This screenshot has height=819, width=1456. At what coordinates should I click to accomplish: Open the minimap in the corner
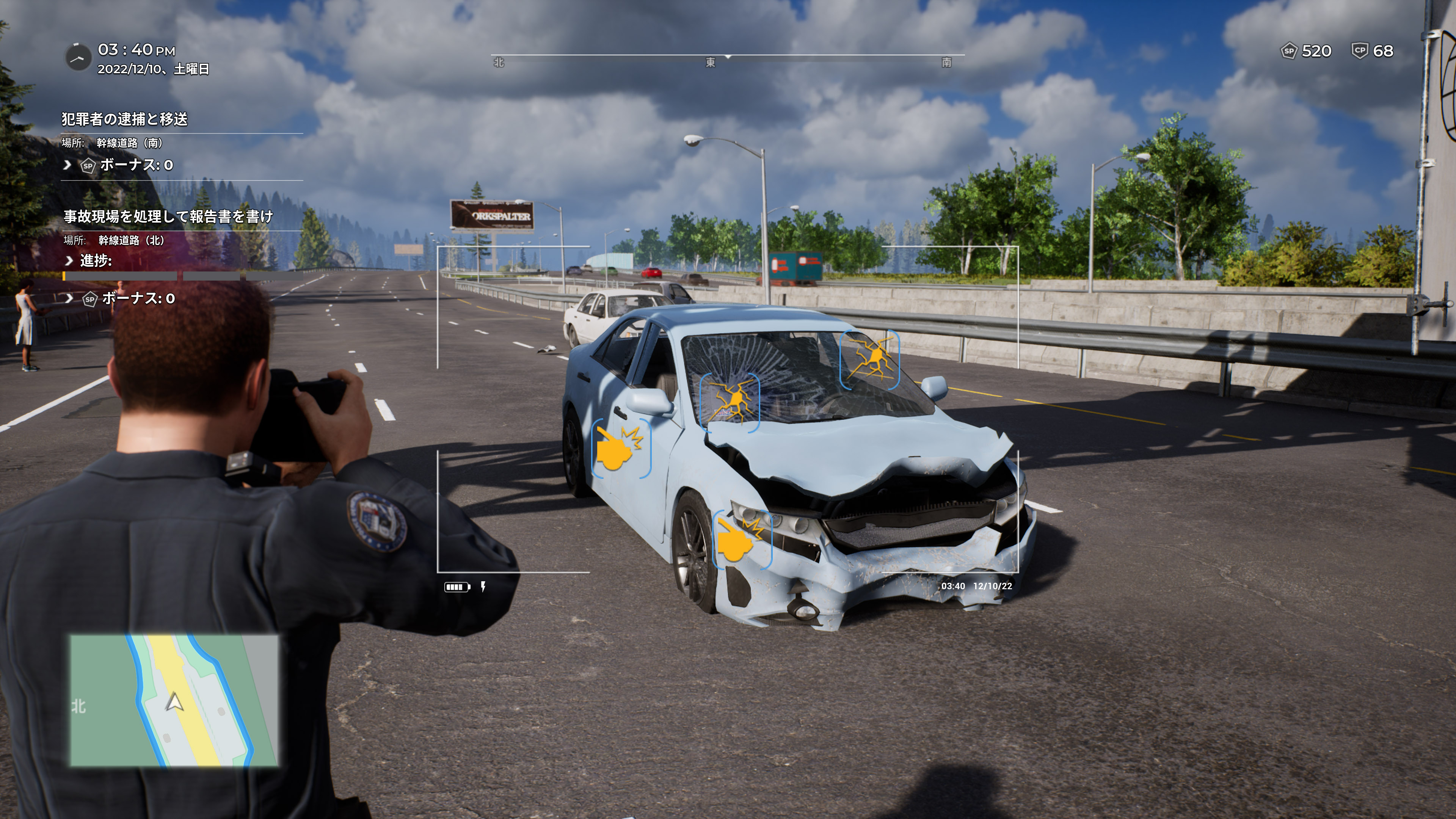click(x=174, y=700)
